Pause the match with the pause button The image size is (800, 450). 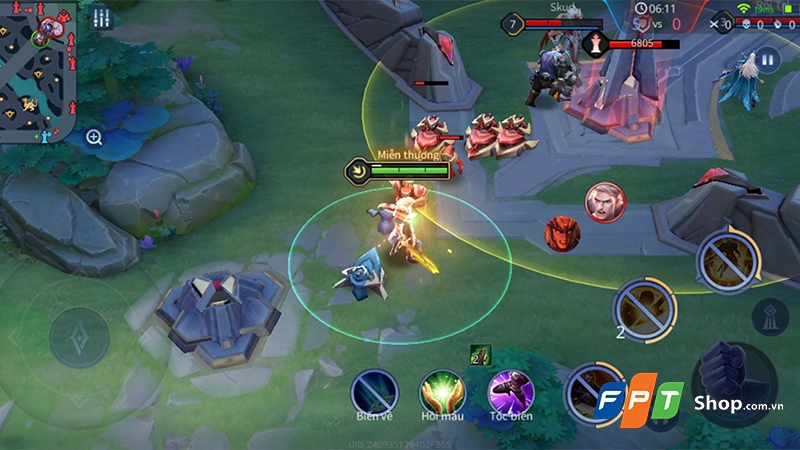tap(768, 60)
